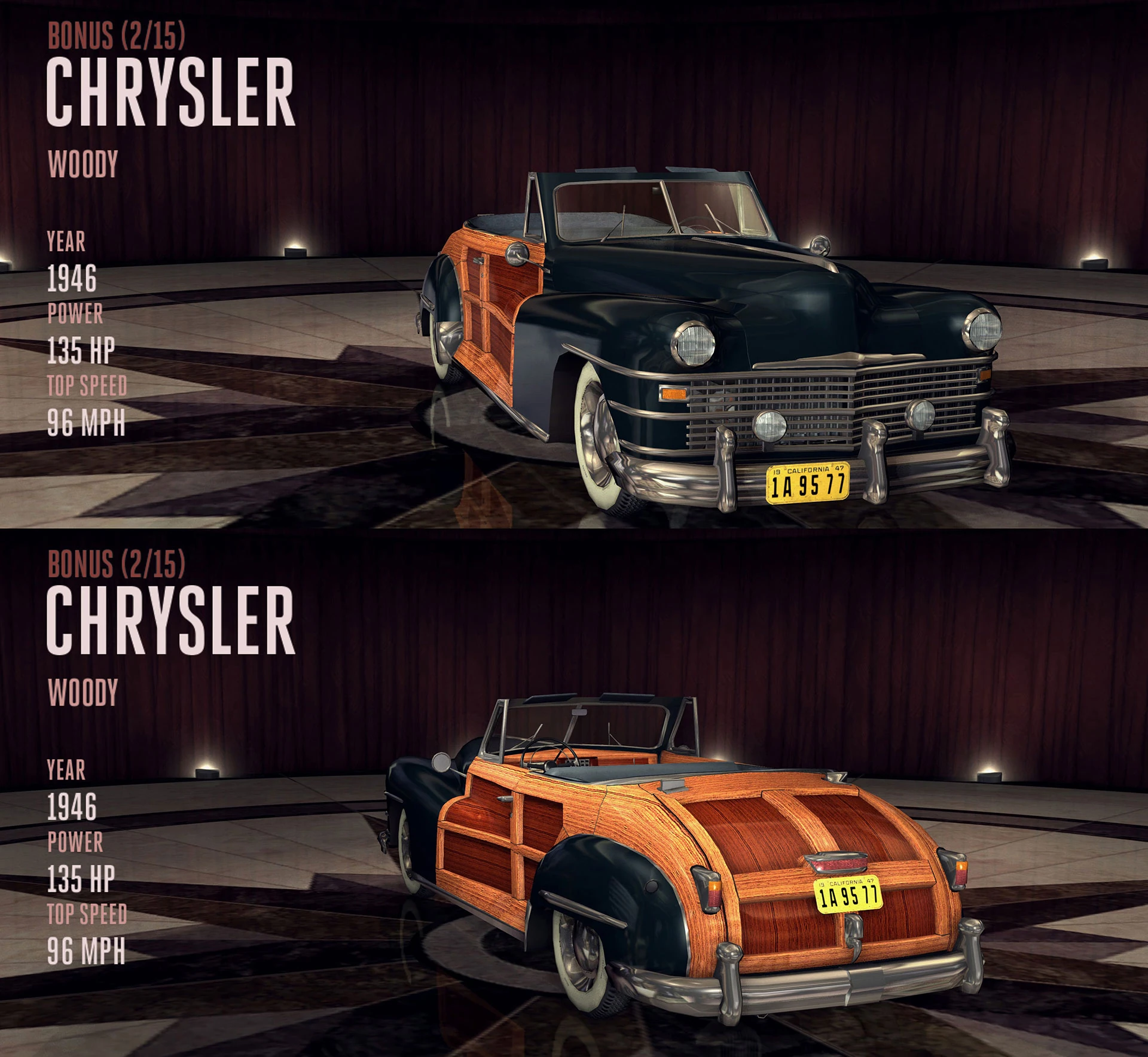
Task: Click the YEAR stat label
Action: [x=66, y=243]
